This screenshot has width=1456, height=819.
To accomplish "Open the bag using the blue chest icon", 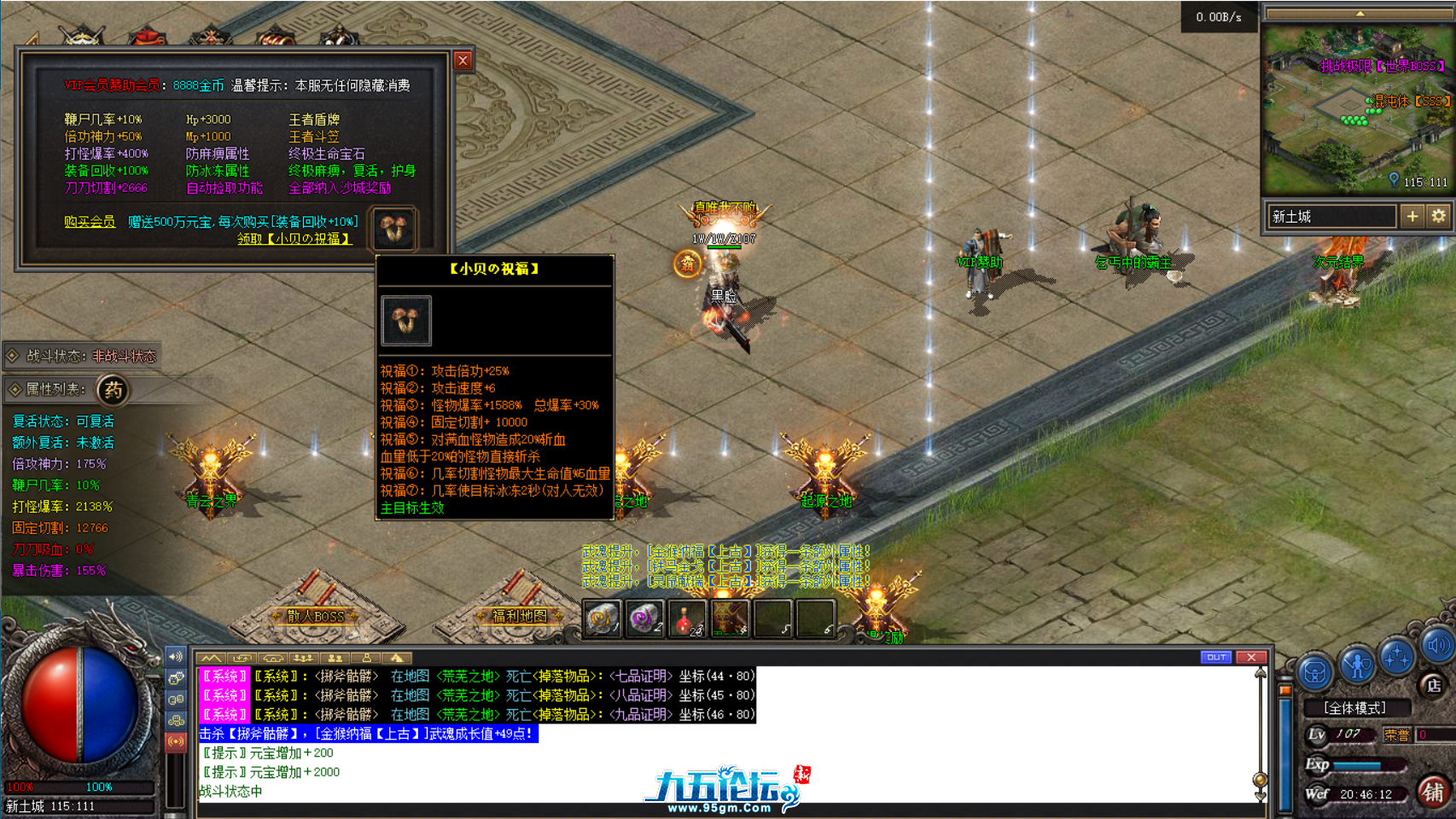I will pyautogui.click(x=1317, y=673).
